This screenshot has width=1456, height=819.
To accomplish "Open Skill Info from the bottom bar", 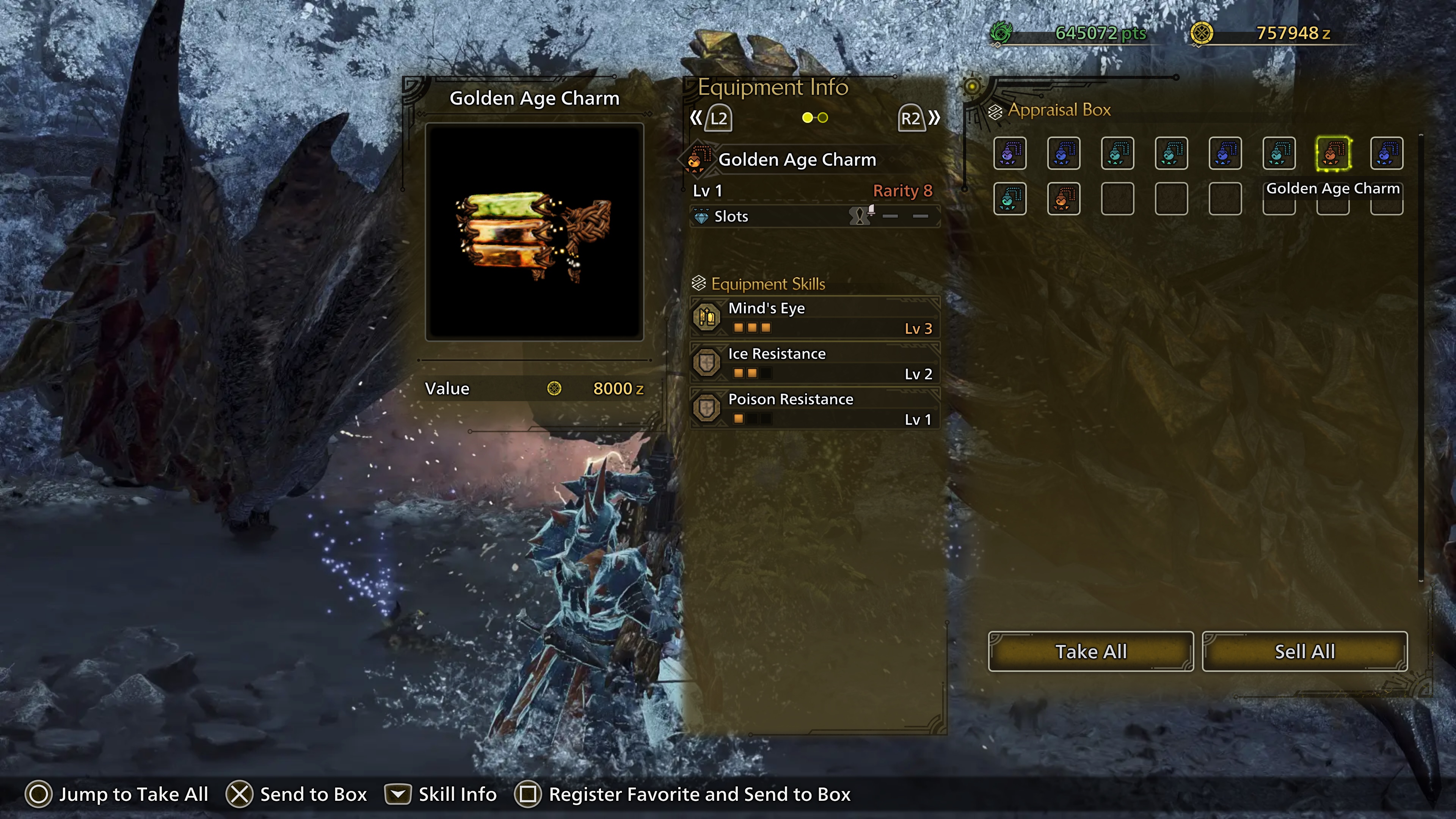I will click(441, 794).
